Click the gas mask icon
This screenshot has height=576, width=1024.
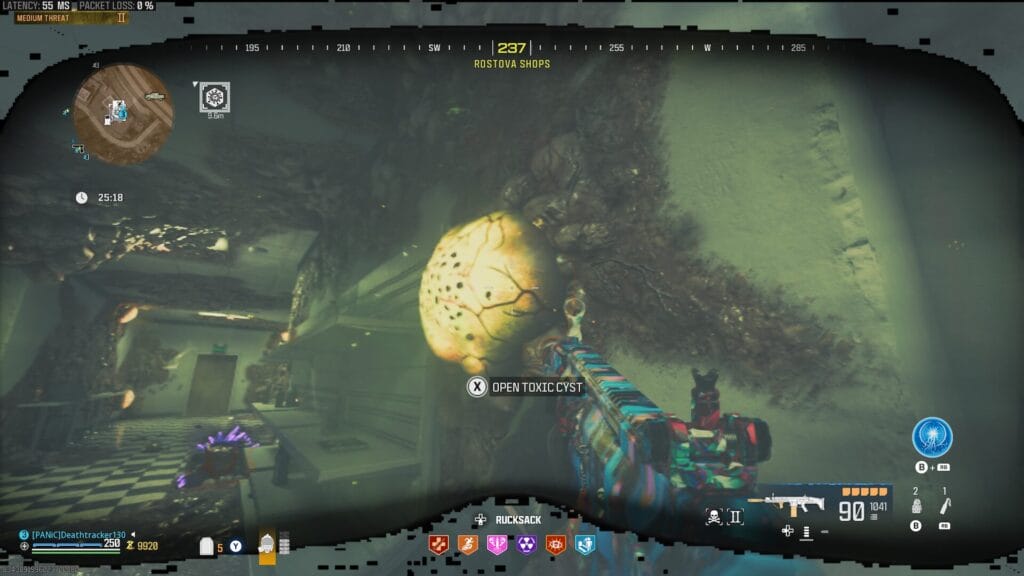pos(267,544)
